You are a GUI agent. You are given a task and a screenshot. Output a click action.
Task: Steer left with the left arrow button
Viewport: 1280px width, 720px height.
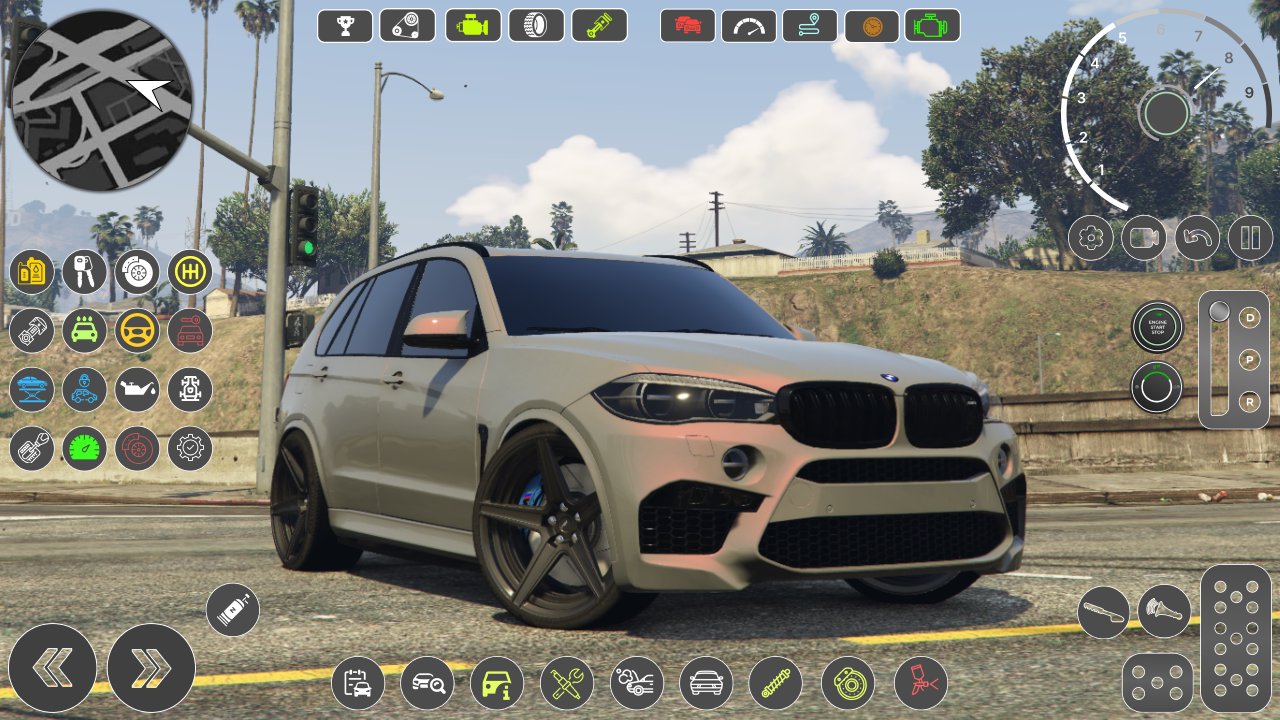pyautogui.click(x=52, y=668)
